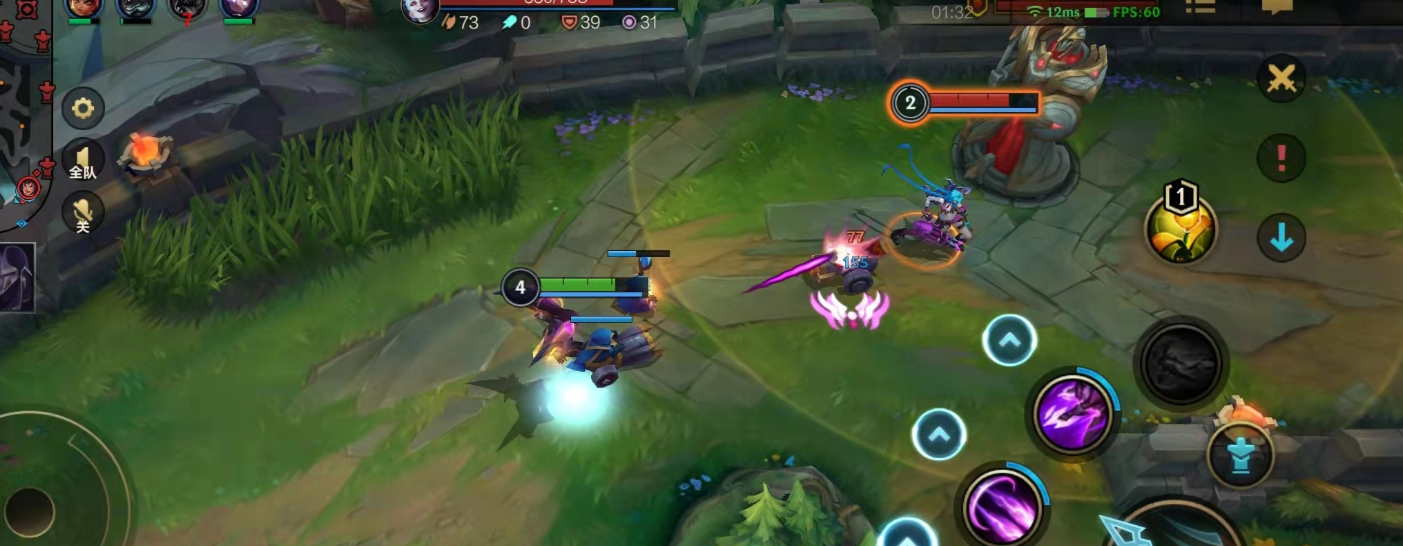Send the crossed-swords attack ping
The width and height of the screenshot is (1403, 546).
[1281, 77]
